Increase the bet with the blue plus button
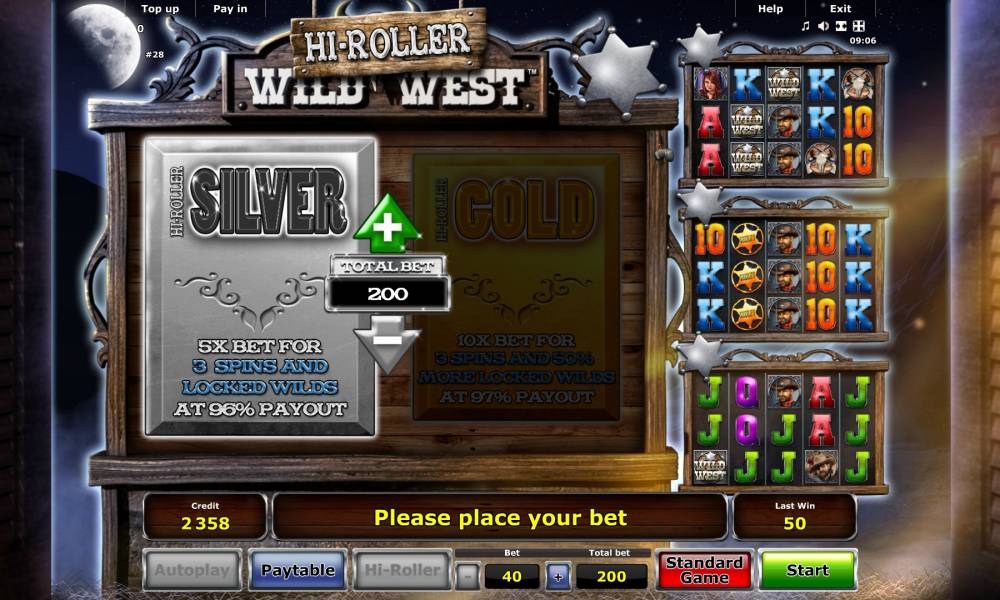The image size is (1000, 600). 558,576
